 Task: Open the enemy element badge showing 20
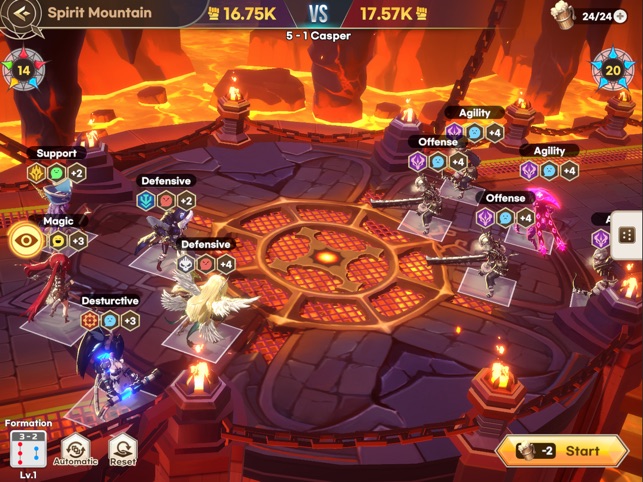[612, 71]
